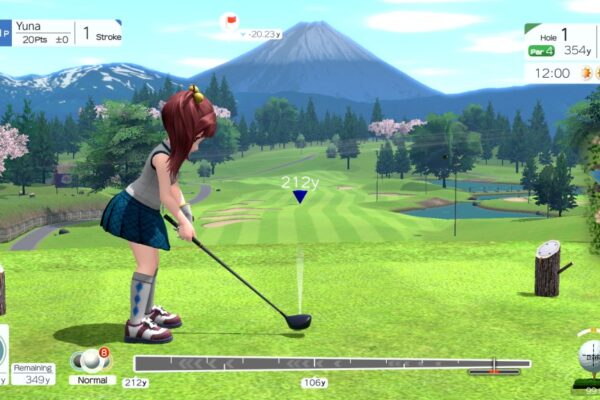Open the Hole 1 info panel
The height and width of the screenshot is (400, 600).
click(560, 41)
